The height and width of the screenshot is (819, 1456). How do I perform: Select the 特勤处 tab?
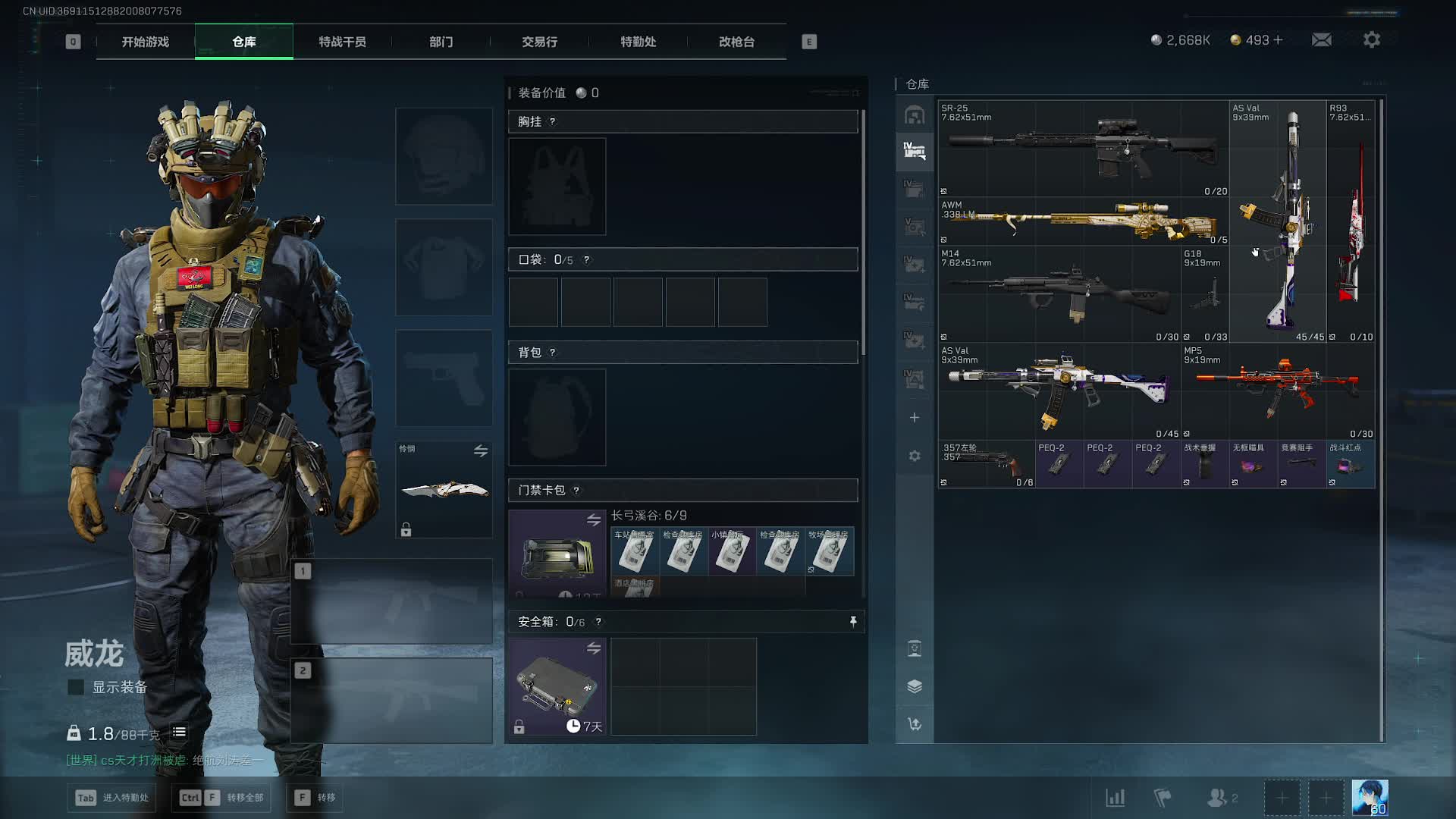pyautogui.click(x=638, y=42)
